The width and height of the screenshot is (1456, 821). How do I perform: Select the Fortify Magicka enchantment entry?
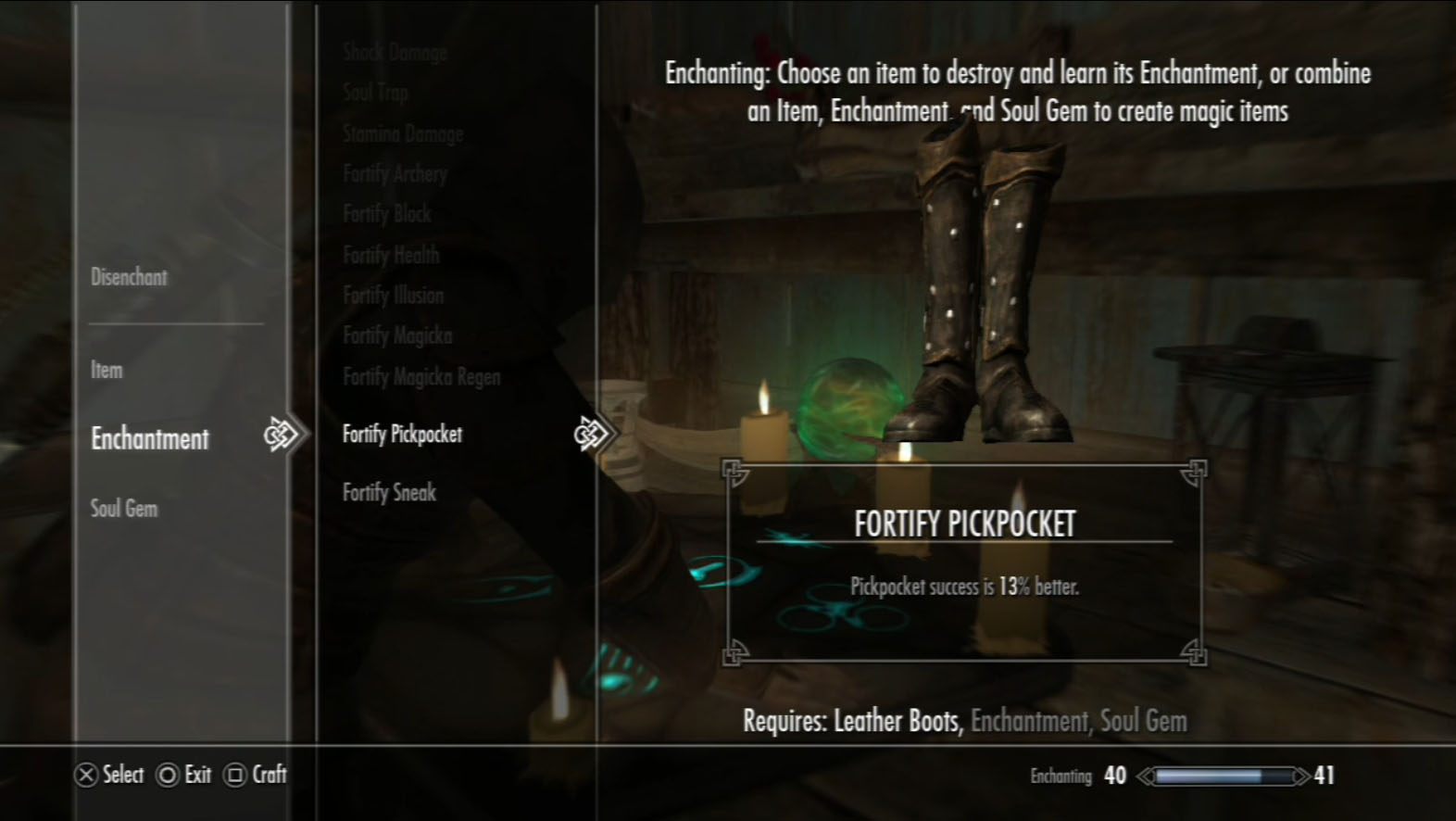pyautogui.click(x=397, y=335)
